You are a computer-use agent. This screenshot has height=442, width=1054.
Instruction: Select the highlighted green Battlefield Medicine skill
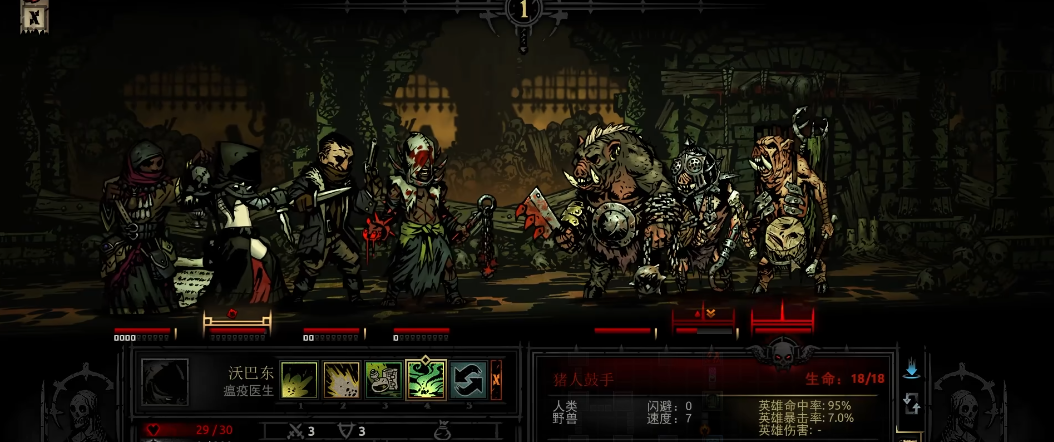[x=425, y=380]
